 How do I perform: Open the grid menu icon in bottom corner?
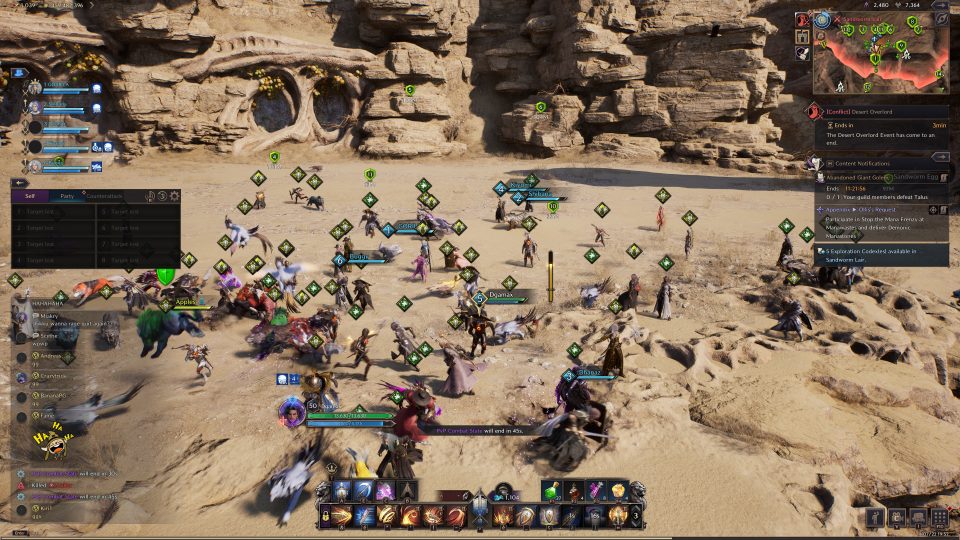click(940, 517)
